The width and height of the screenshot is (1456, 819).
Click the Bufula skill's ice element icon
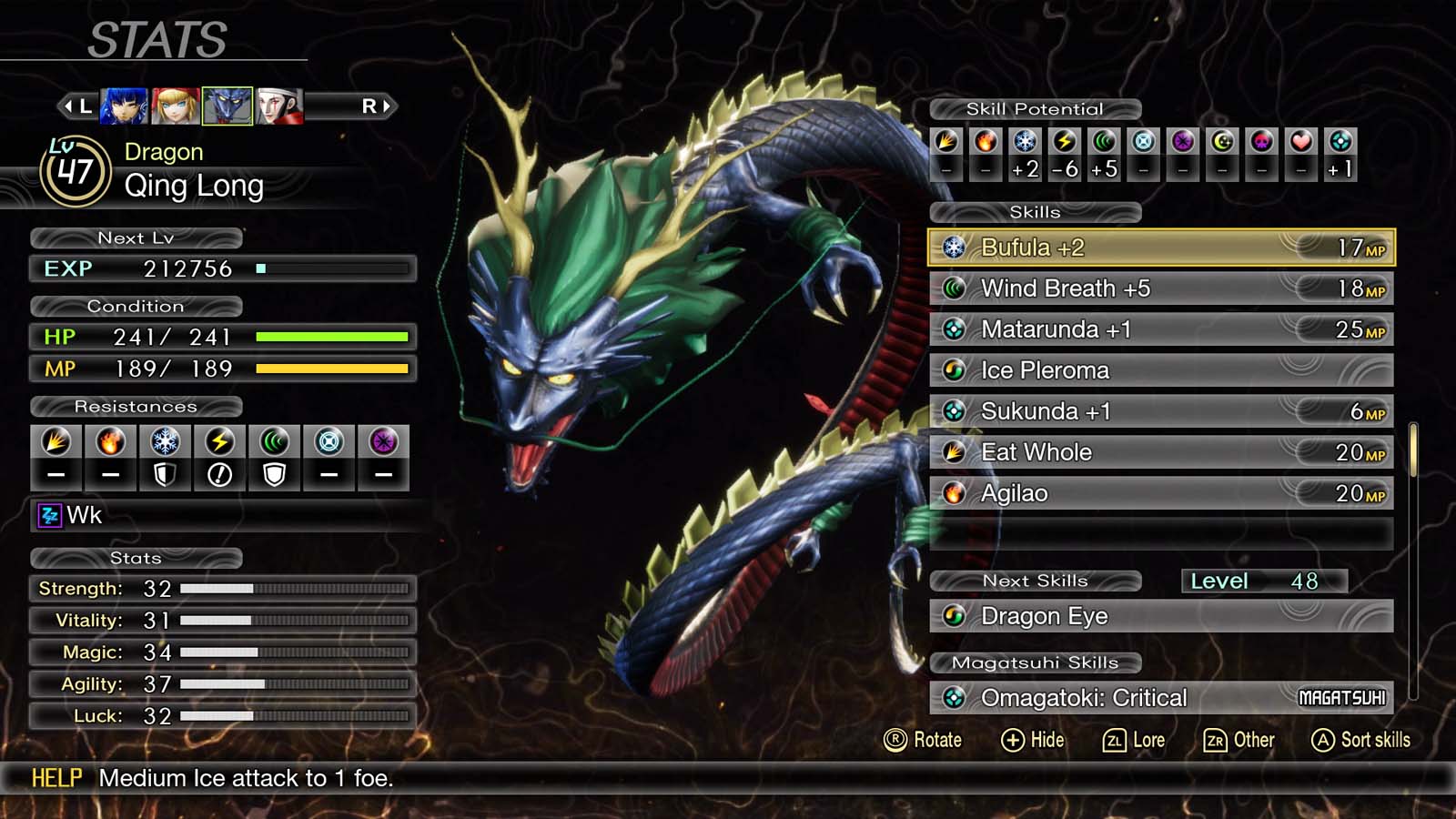[x=954, y=247]
